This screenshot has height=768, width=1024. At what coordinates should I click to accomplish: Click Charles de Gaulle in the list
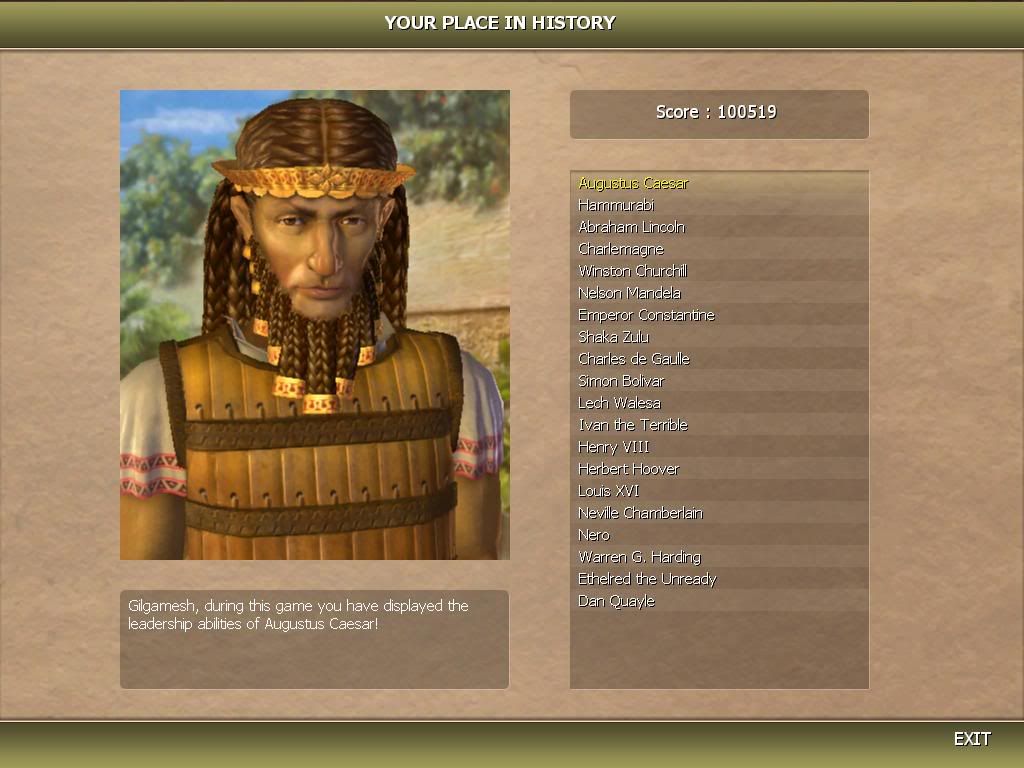634,359
